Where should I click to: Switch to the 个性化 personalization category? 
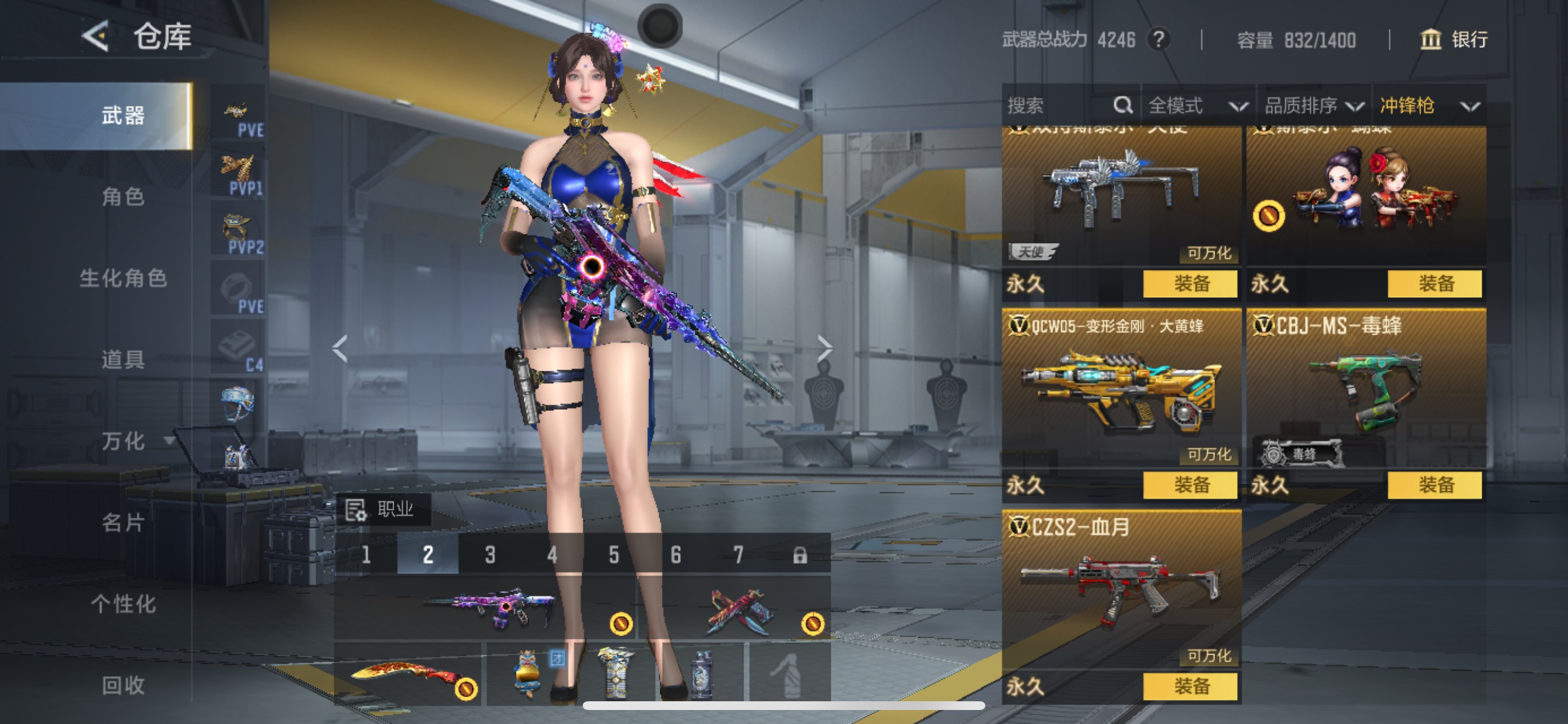coord(123,603)
